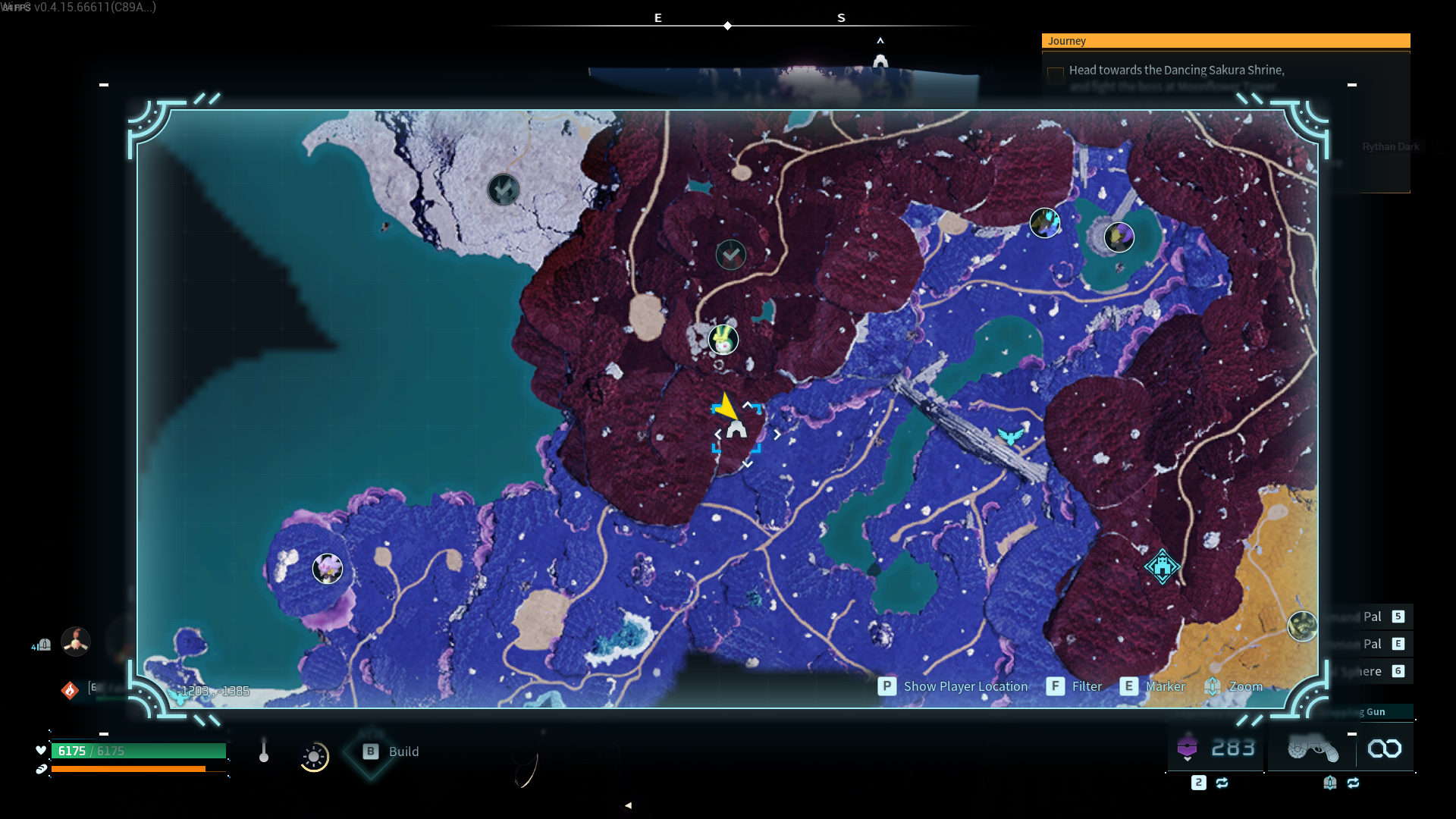The width and height of the screenshot is (1456, 819).
Task: Select the defeated red boss marker with checkmark
Action: [x=731, y=255]
